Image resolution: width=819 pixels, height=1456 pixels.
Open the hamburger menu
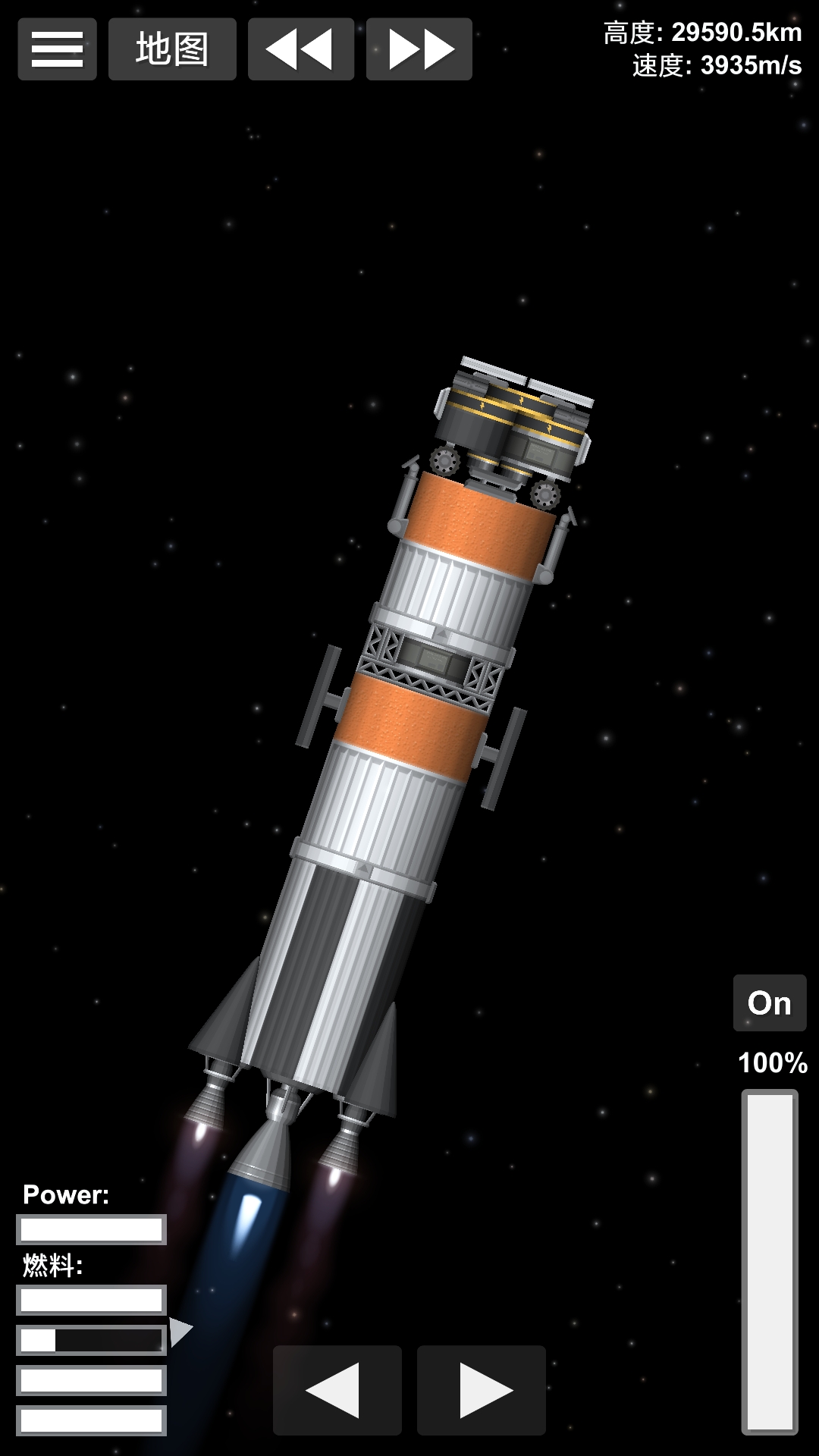click(57, 49)
